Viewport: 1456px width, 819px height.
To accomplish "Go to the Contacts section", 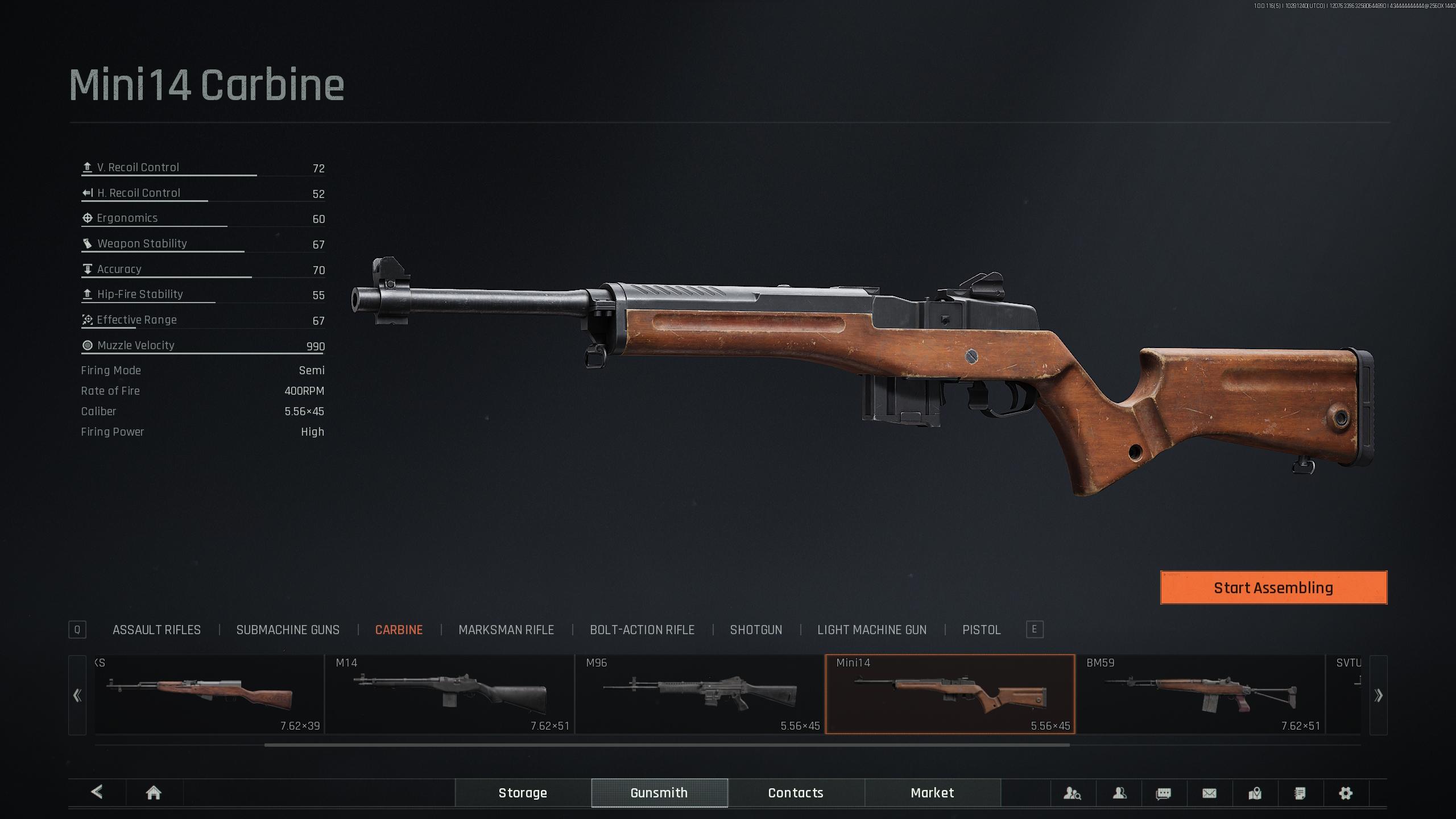I will 796,793.
